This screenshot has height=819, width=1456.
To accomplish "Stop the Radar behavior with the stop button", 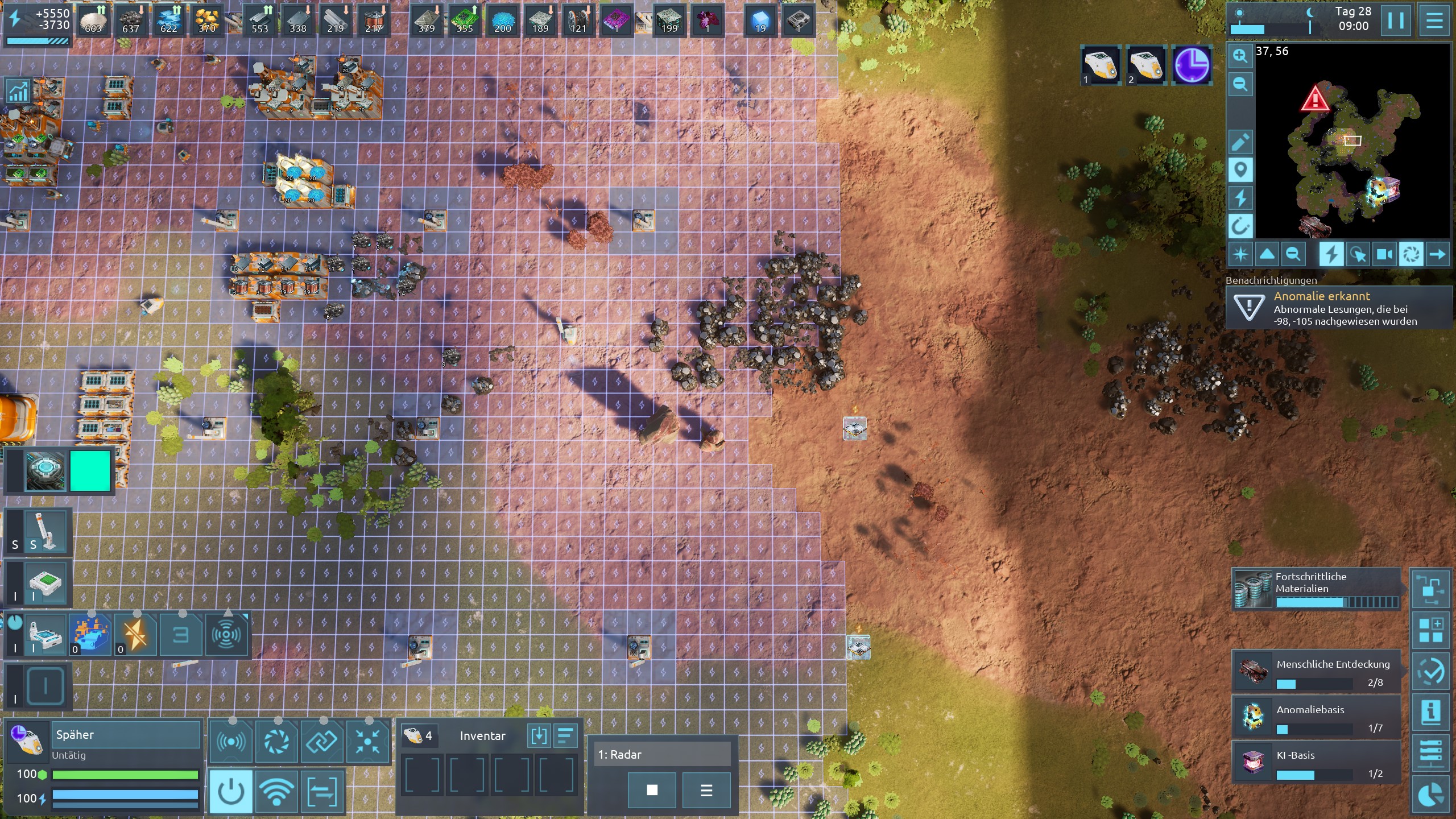I will (652, 789).
